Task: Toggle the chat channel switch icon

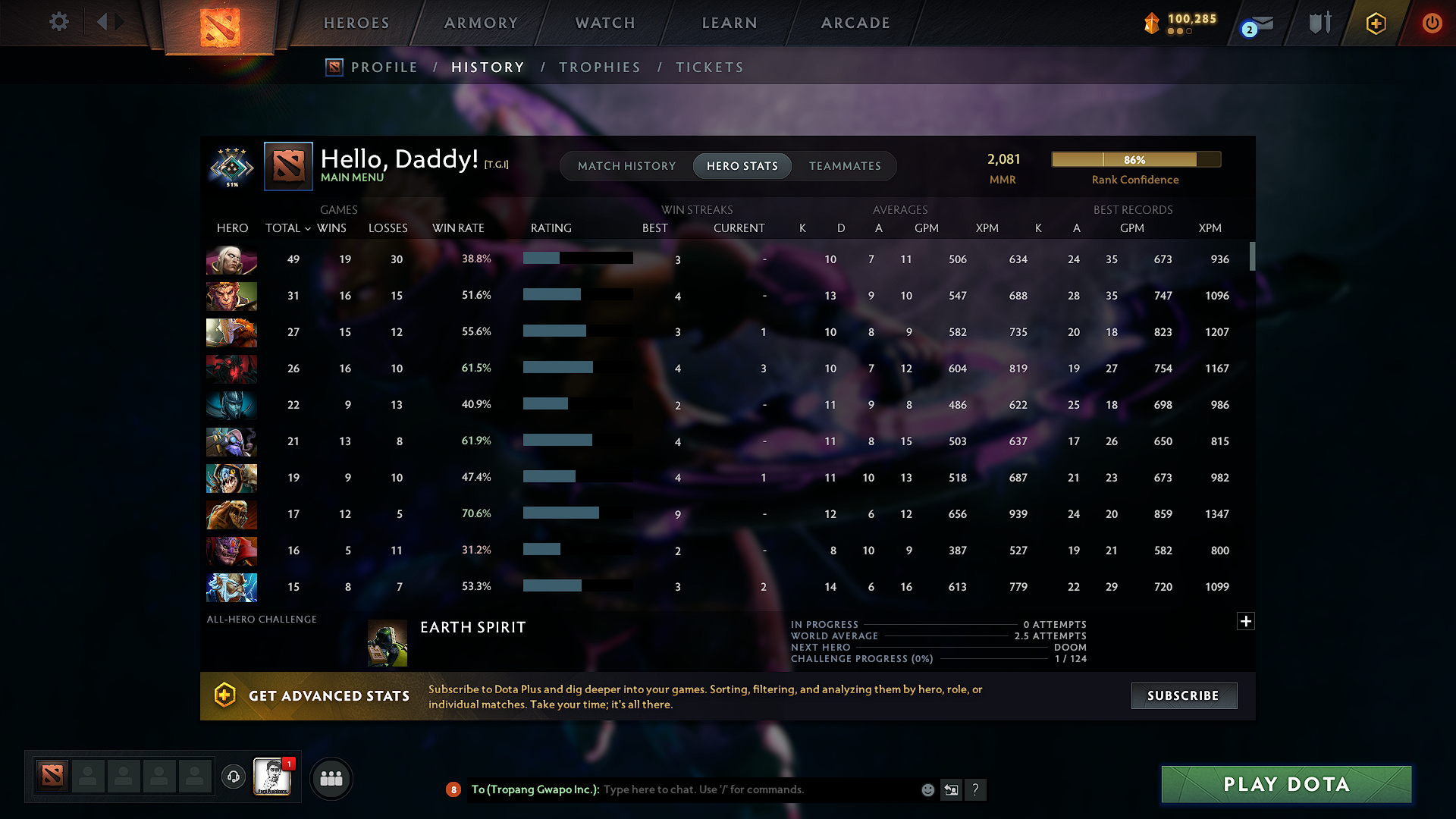Action: 952,789
